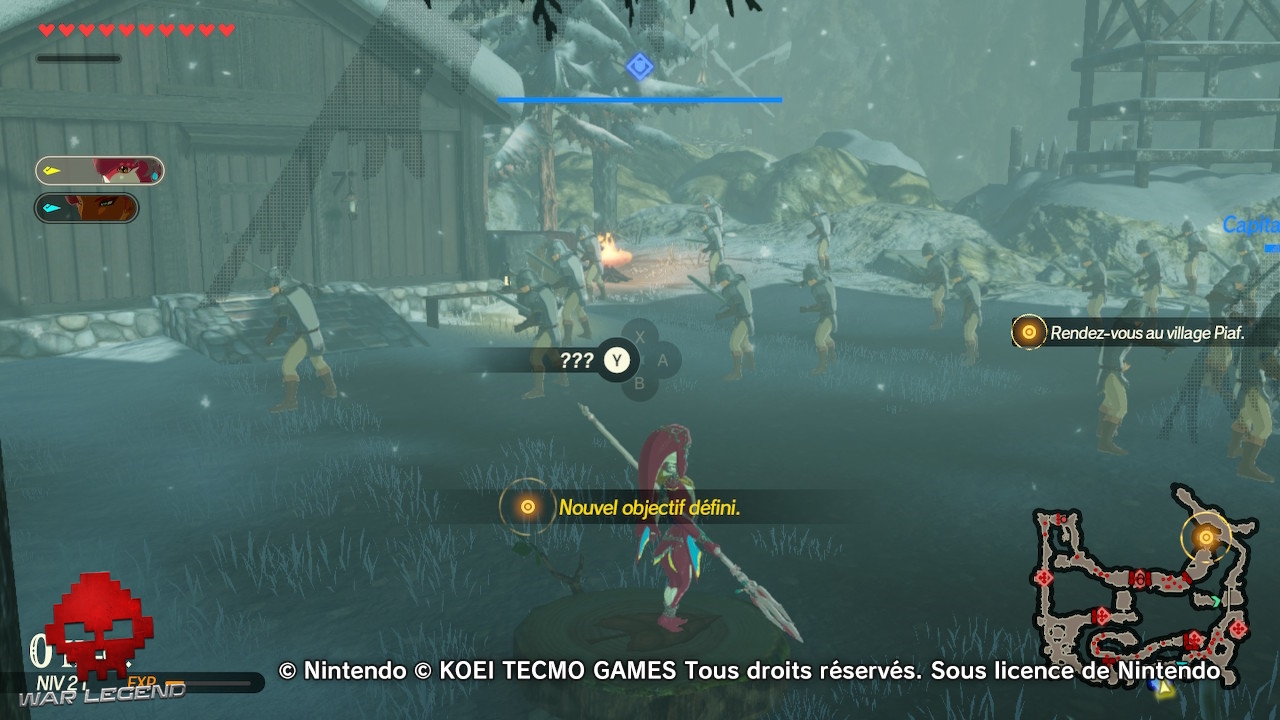Click the orange EXP progress bar

click(x=174, y=681)
